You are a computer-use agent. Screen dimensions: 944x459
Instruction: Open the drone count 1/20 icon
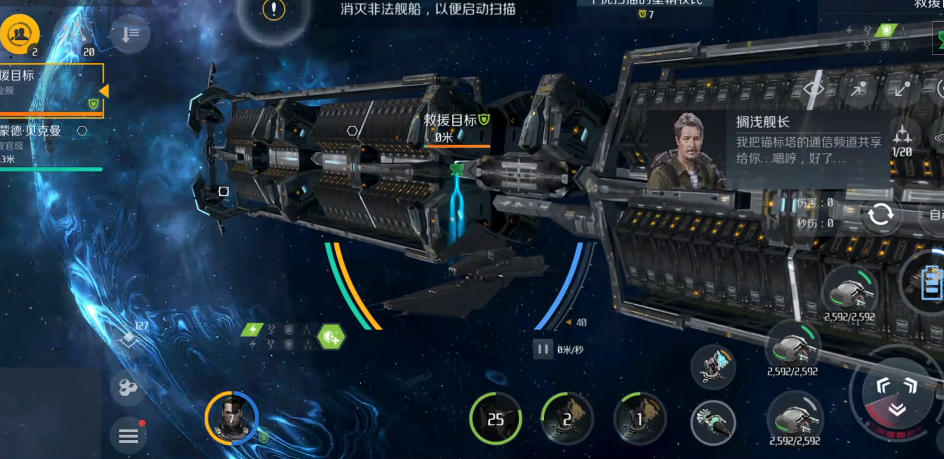coord(903,140)
